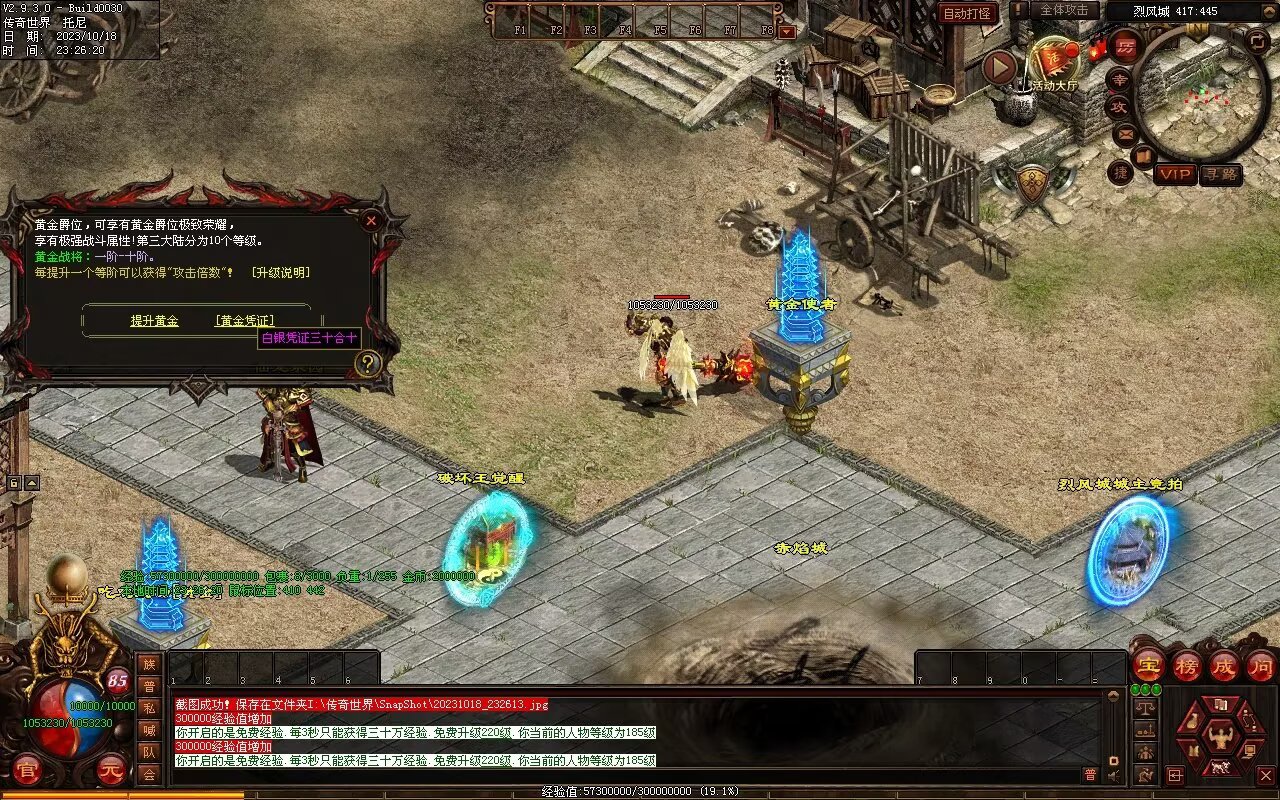Select the 黄金凭证 option in the dialog
Image resolution: width=1280 pixels, height=800 pixels.
pyautogui.click(x=244, y=321)
